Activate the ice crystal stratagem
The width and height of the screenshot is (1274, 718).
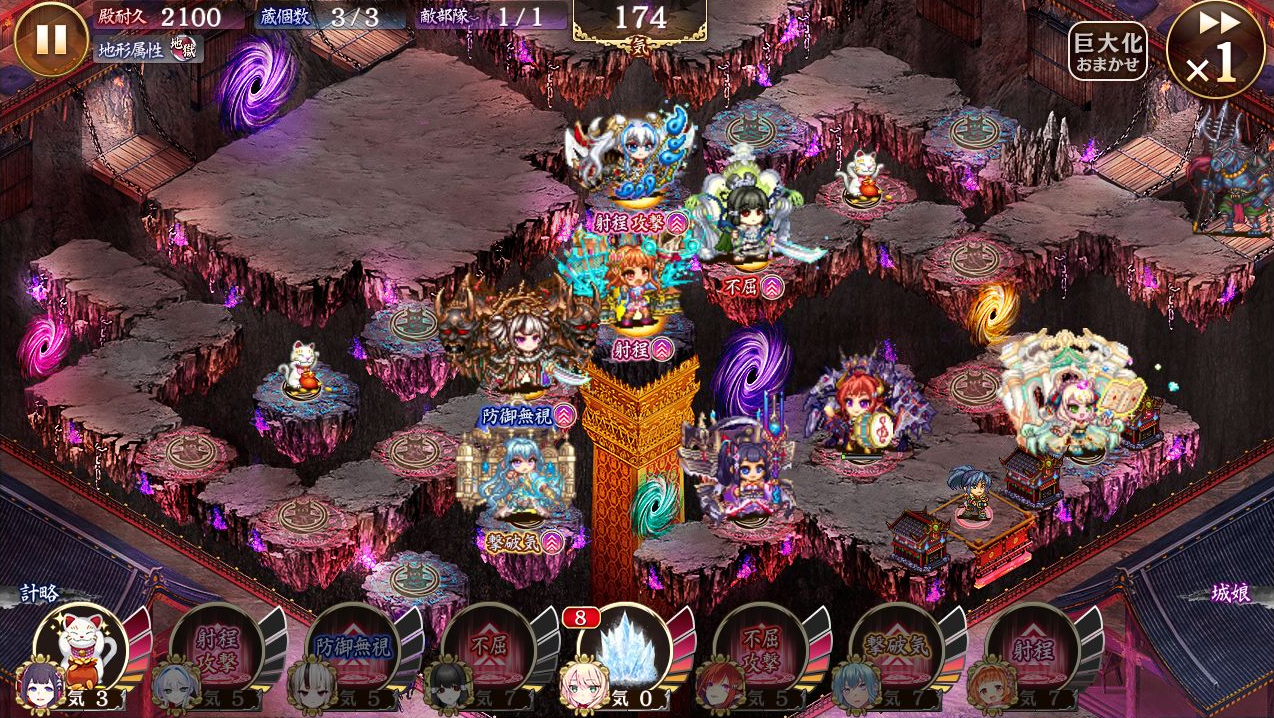[624, 648]
